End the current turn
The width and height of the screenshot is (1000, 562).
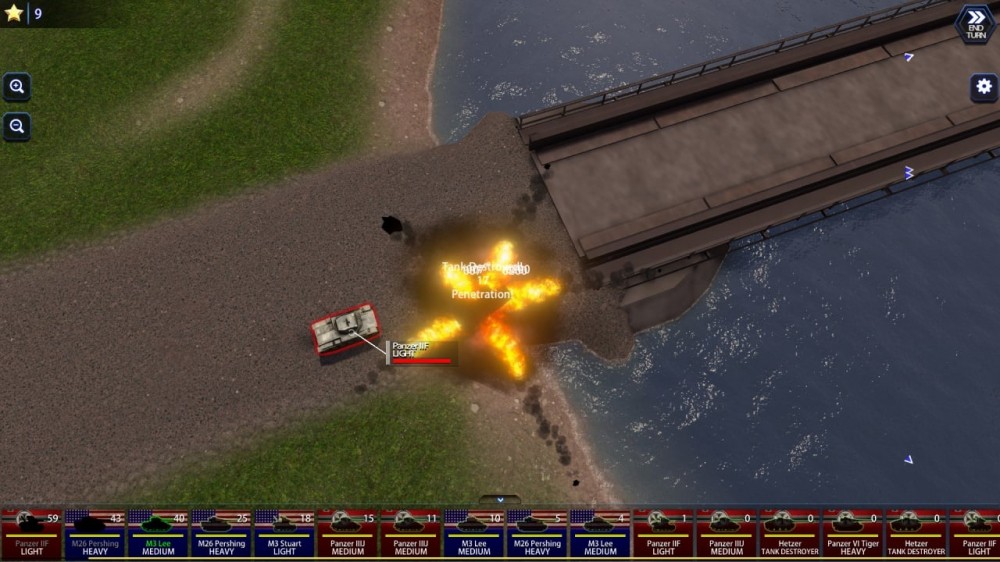[x=975, y=24]
